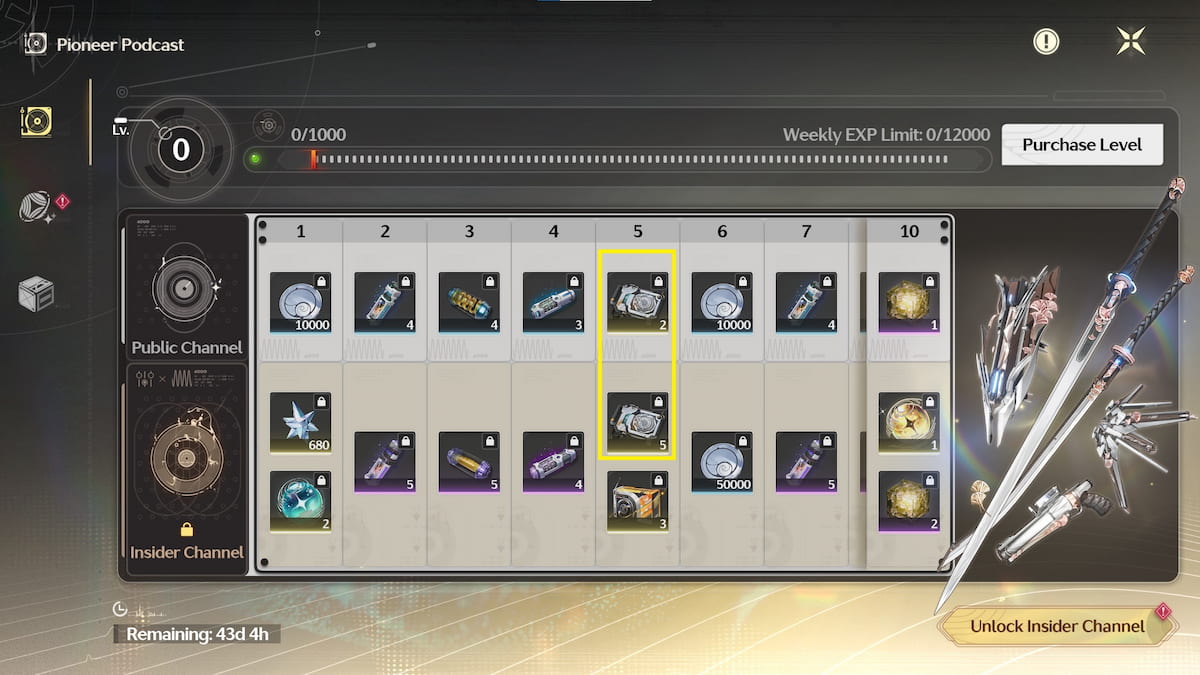Open the exclamation info icon
The image size is (1200, 675).
(x=1046, y=41)
